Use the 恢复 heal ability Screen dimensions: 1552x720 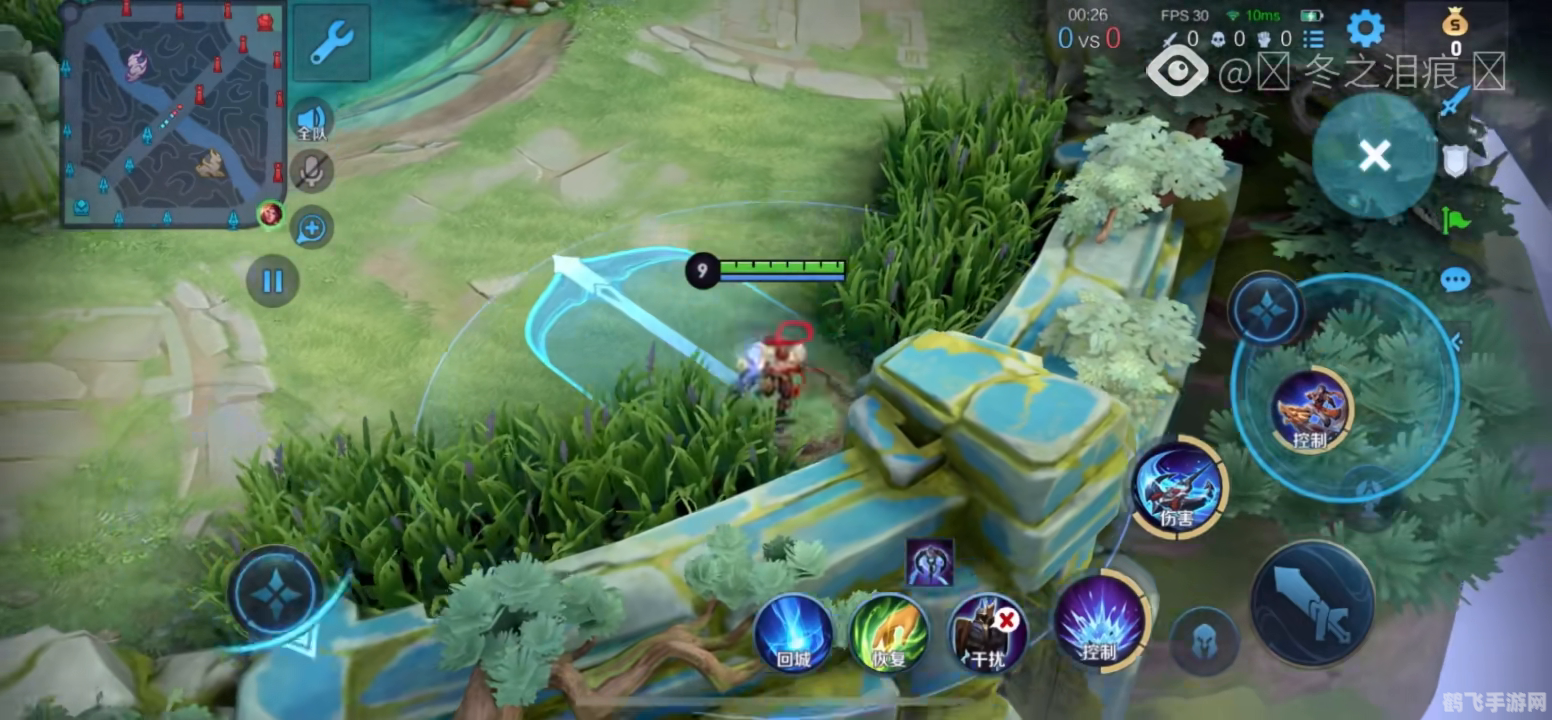tap(888, 632)
